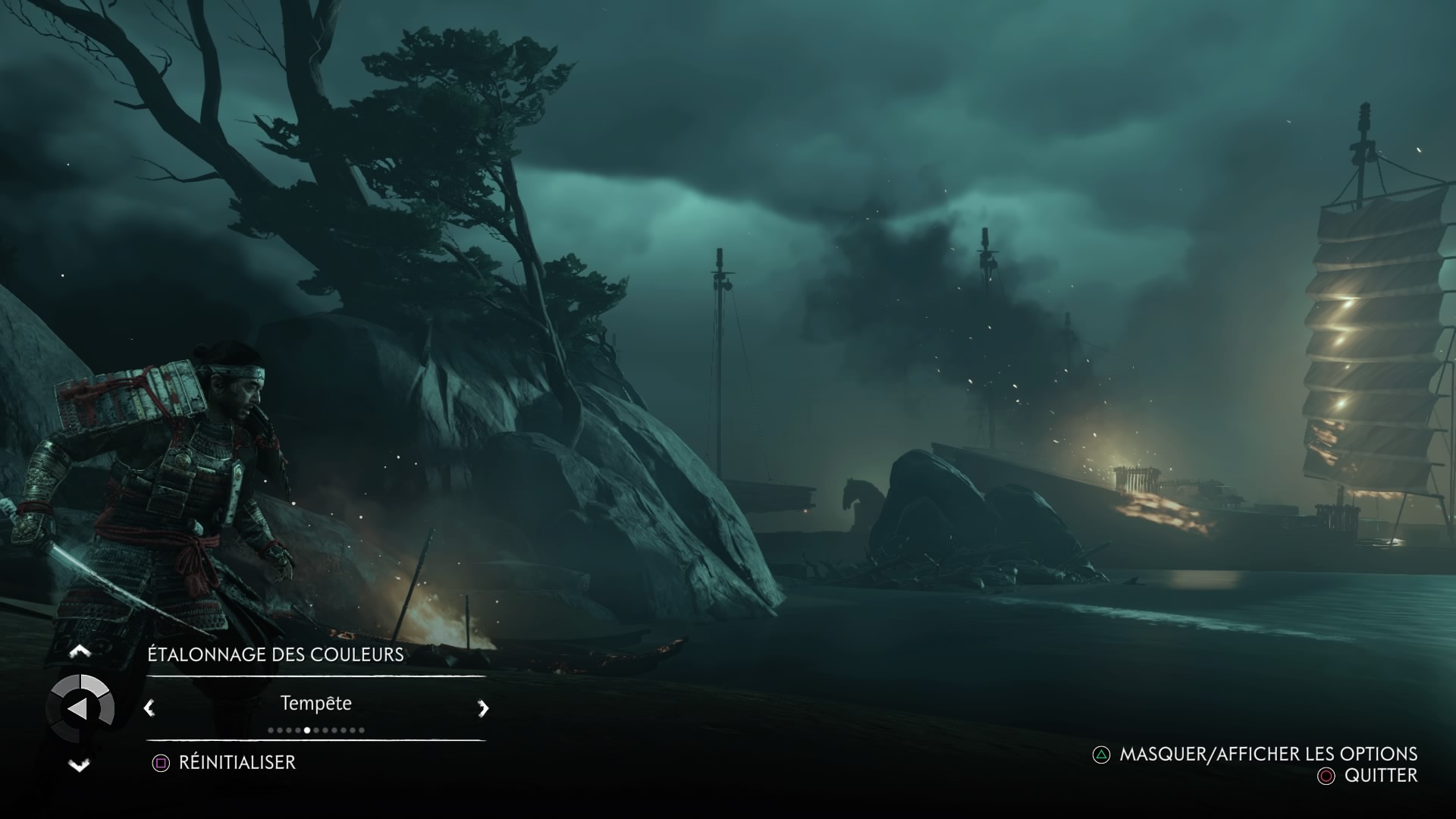Move up to the previous photo option
This screenshot has width=1456, height=819.
point(80,651)
